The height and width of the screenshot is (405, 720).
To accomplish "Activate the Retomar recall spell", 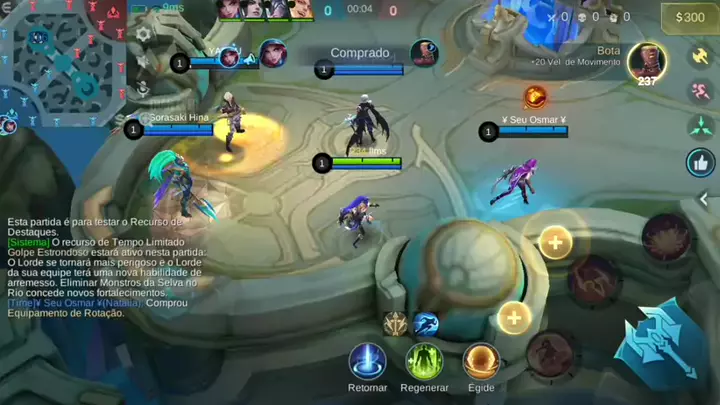I will pyautogui.click(x=367, y=361).
